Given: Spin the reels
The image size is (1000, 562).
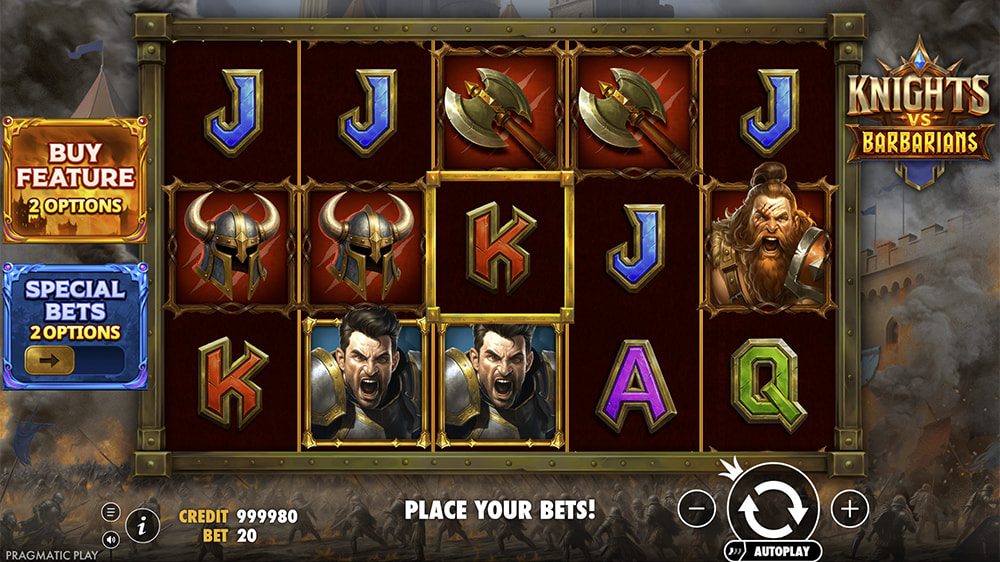Looking at the screenshot, I should (x=773, y=508).
